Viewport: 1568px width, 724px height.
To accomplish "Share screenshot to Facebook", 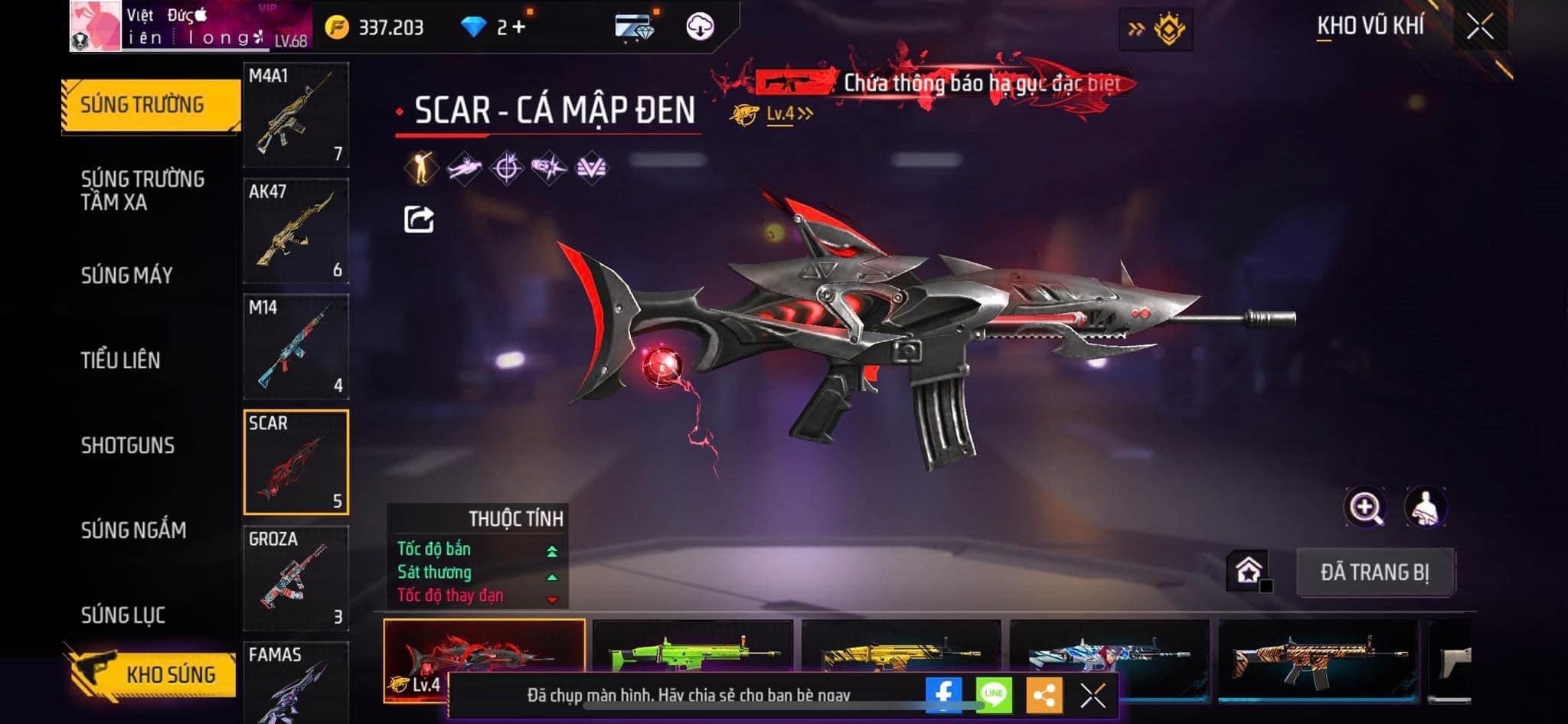I will [943, 695].
